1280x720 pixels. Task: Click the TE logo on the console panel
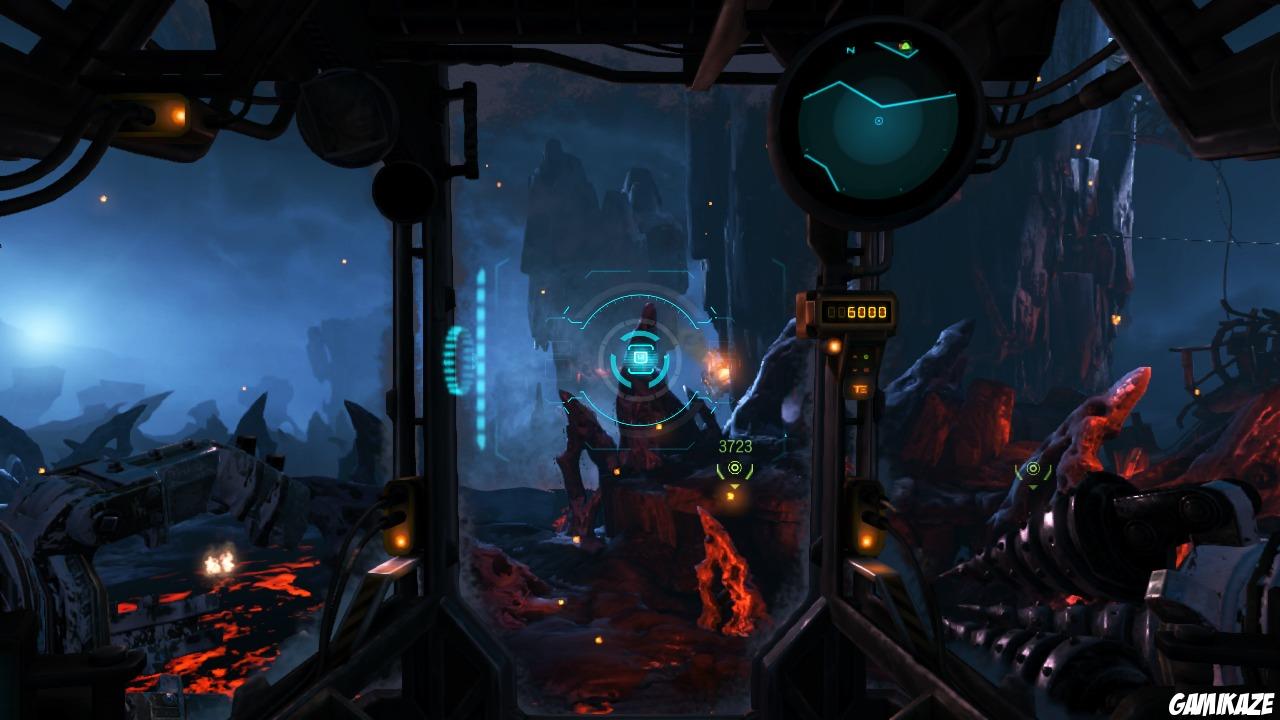[861, 389]
